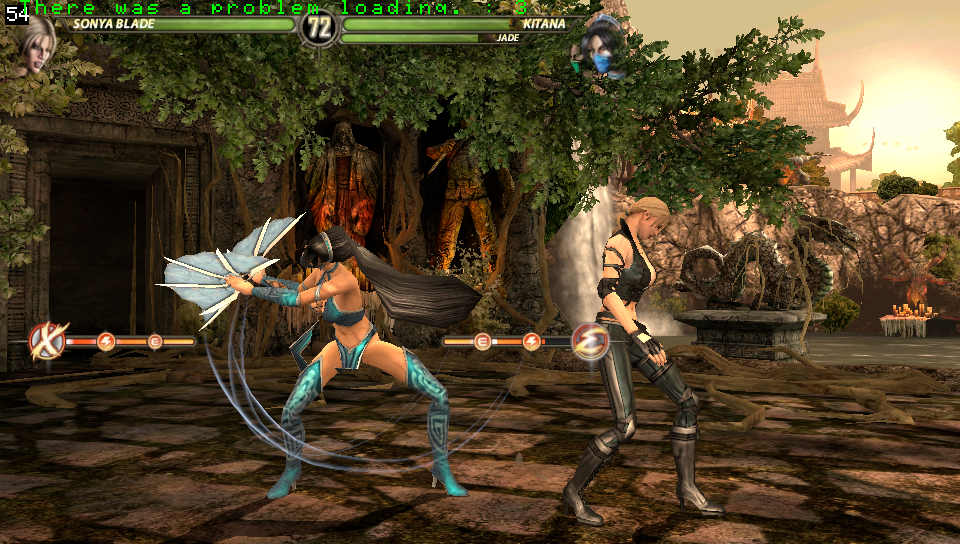This screenshot has height=544, width=960.
Task: Select the X-shaped X-ray meter emblem
Action: [46, 341]
